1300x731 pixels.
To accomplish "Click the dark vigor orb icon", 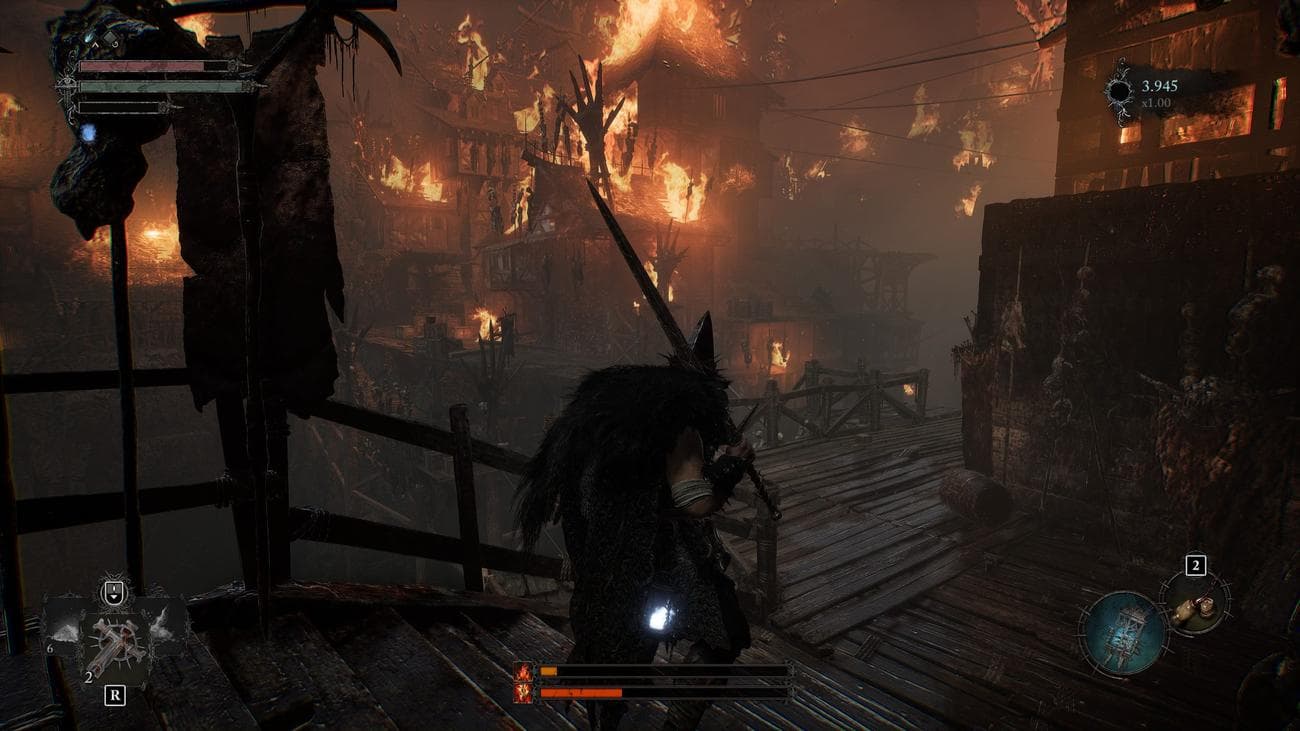I will point(1119,92).
